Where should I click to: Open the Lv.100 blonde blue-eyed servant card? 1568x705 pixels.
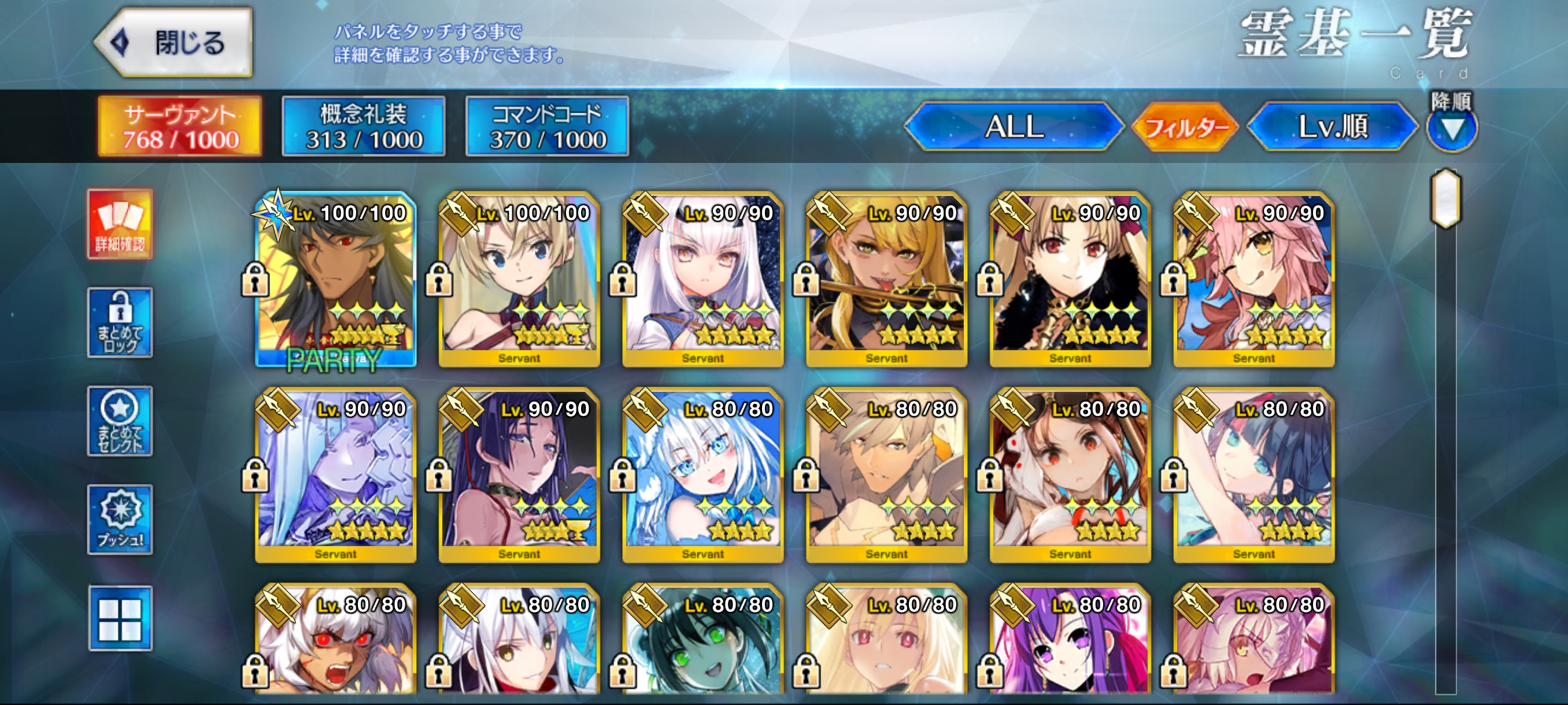(519, 280)
